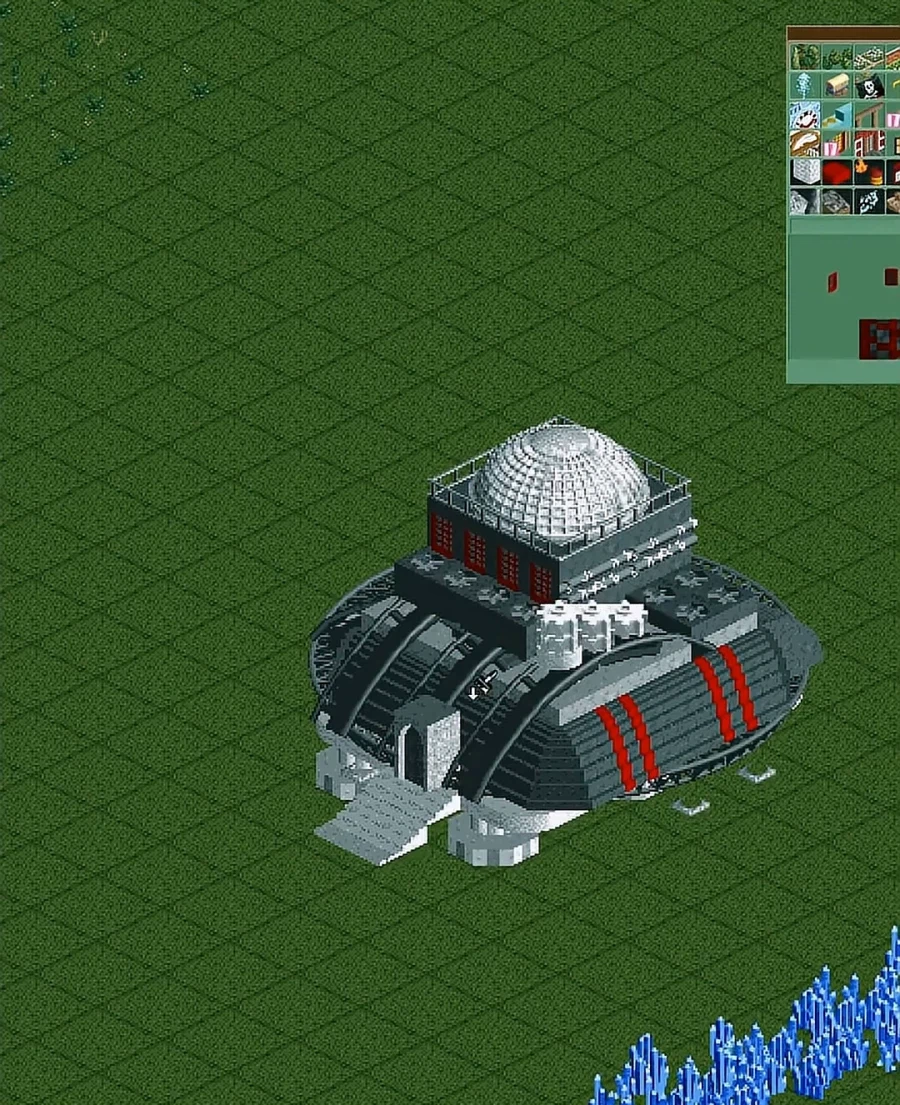Switch to the white brick block tab
The height and width of the screenshot is (1105, 900).
[x=805, y=172]
